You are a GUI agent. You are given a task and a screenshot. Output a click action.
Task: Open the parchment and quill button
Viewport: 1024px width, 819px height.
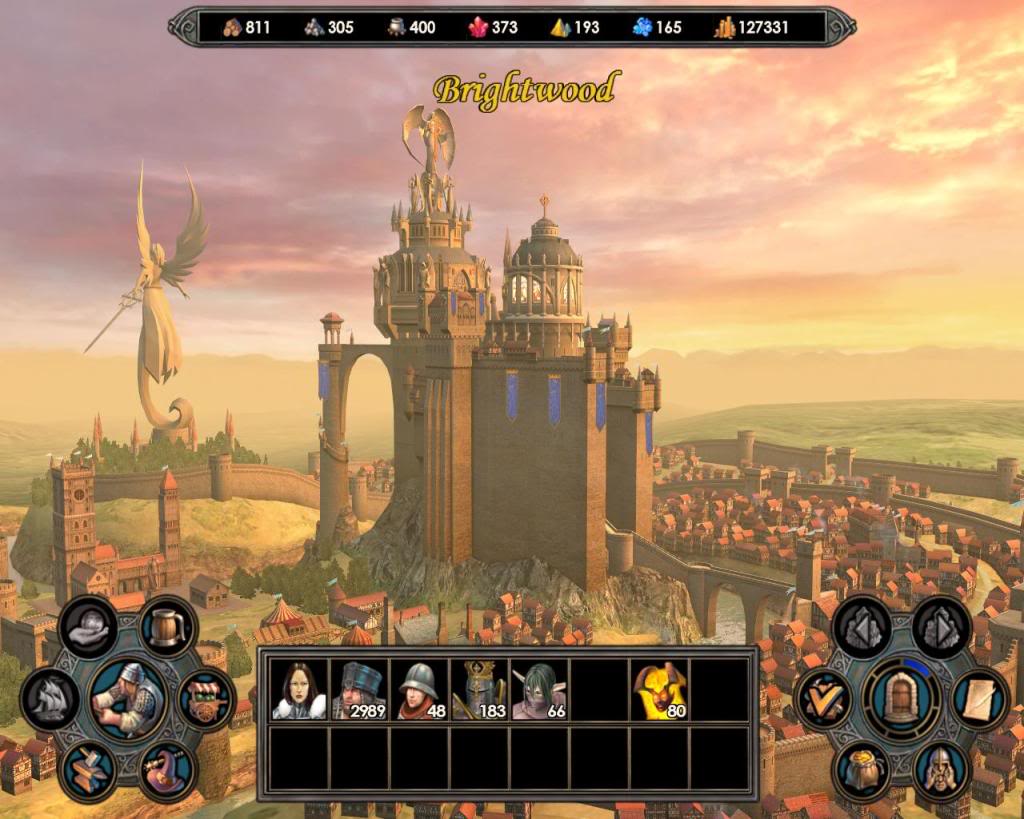pos(979,699)
